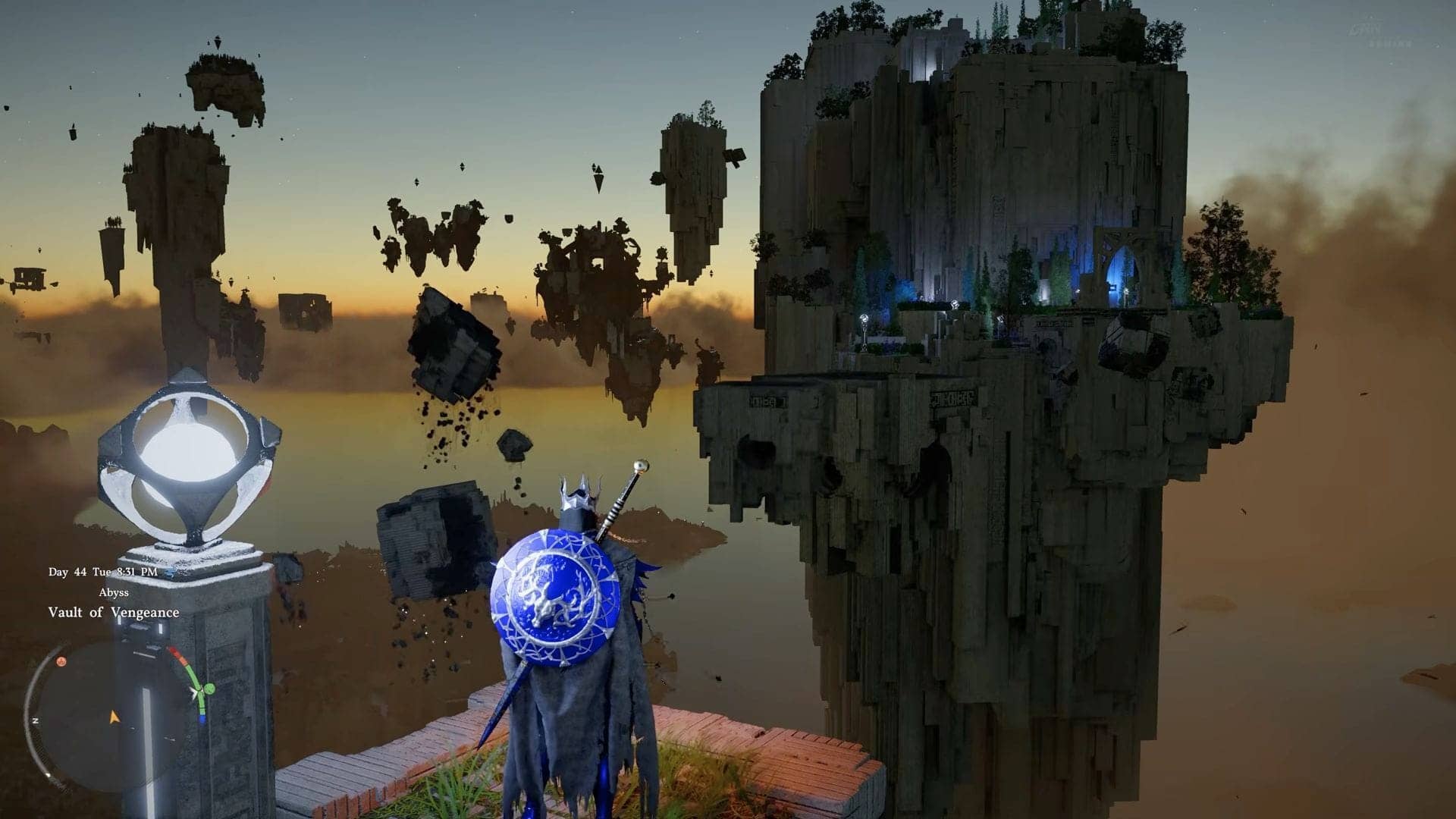
Task: Click the yellow player arrow on the compass
Action: click(114, 718)
